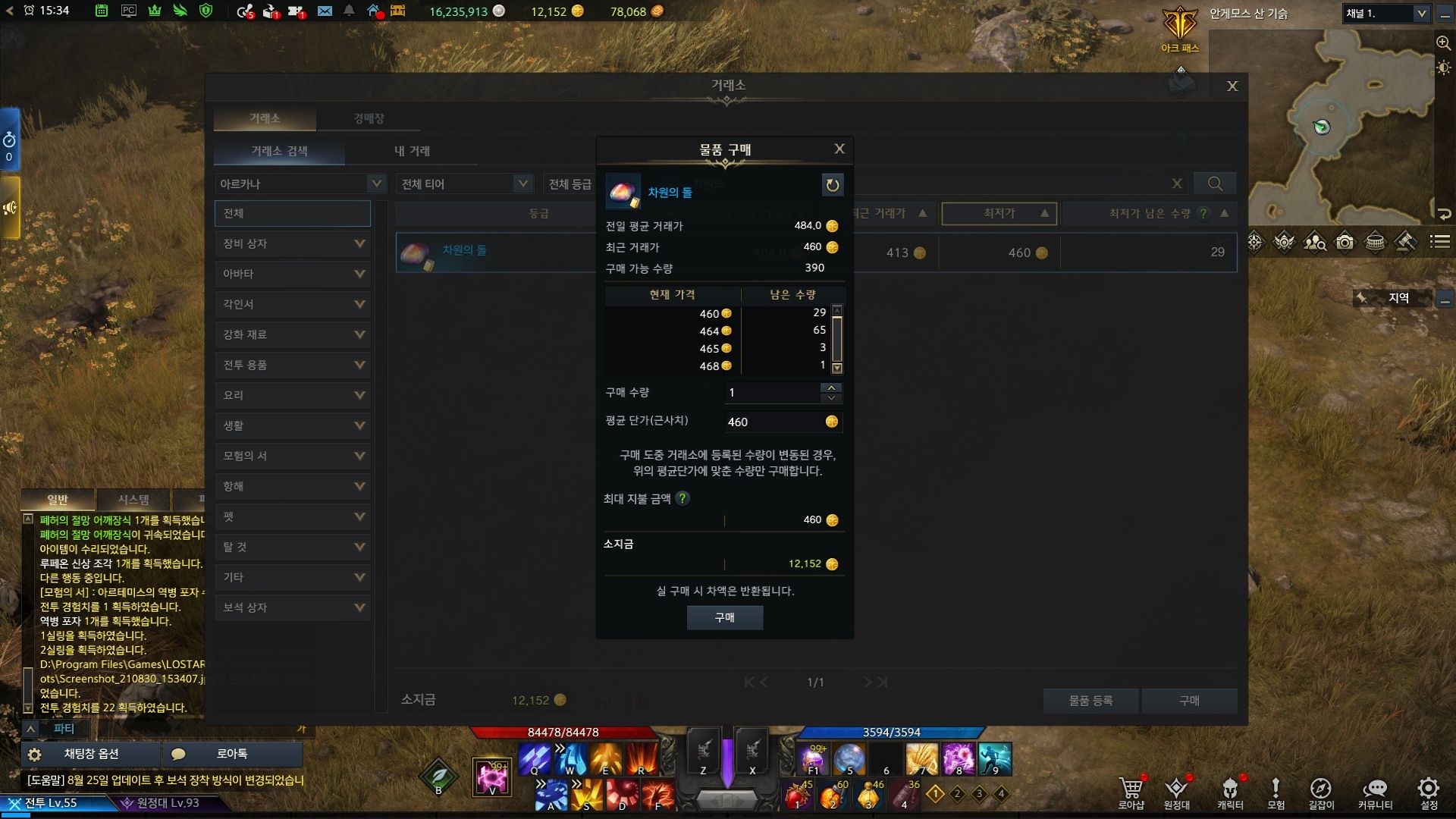1456x819 pixels.
Task: Open the 설정 settings gear
Action: point(1429,792)
